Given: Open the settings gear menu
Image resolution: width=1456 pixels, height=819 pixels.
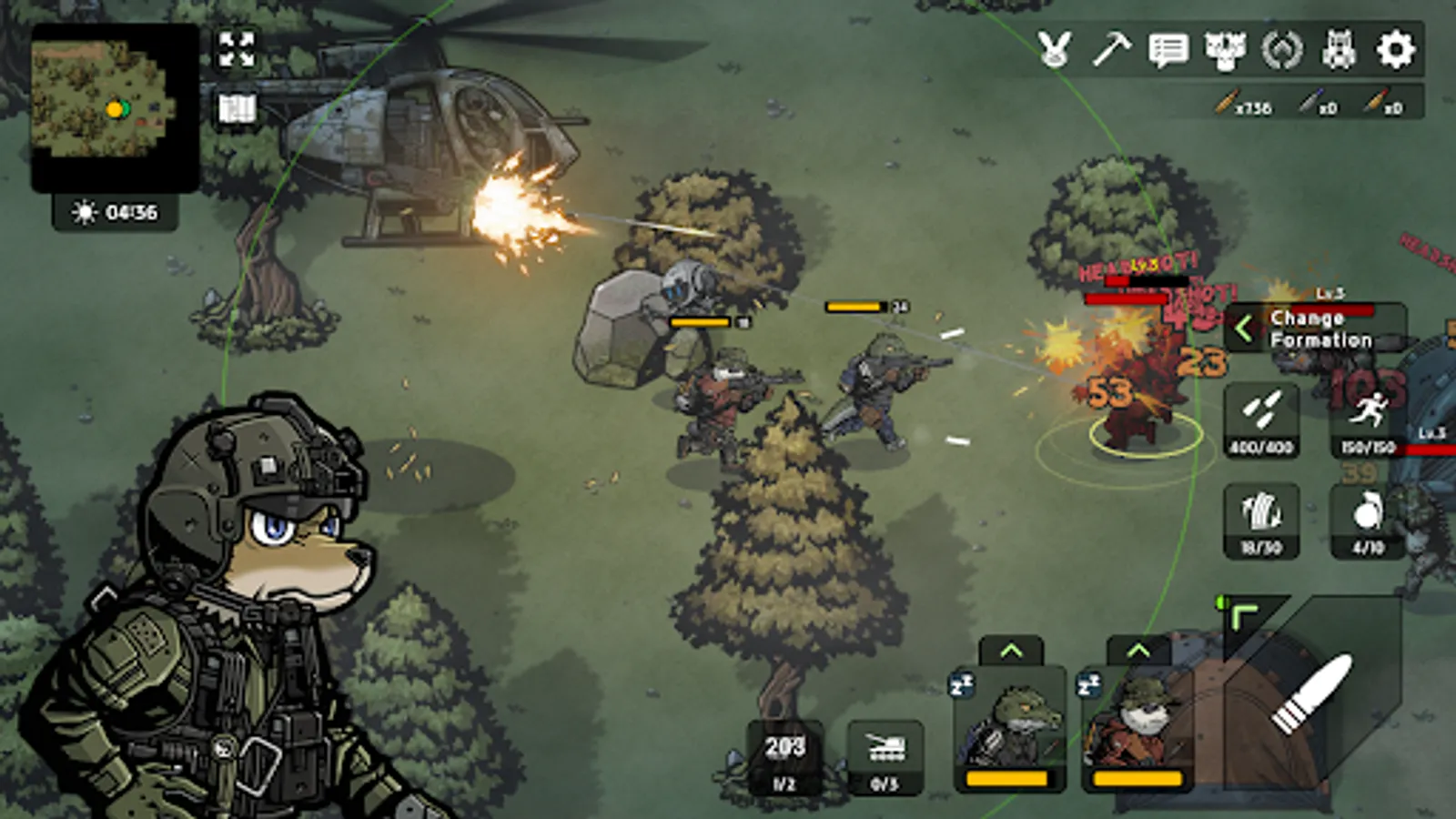Looking at the screenshot, I should click(1395, 49).
